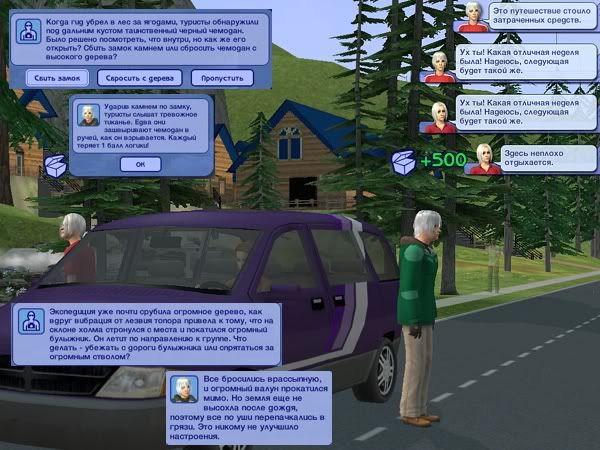Screen dimensions: 600x450
Task: Click the "Здесь неплохо отдыхается" message bubble
Action: click(x=534, y=158)
